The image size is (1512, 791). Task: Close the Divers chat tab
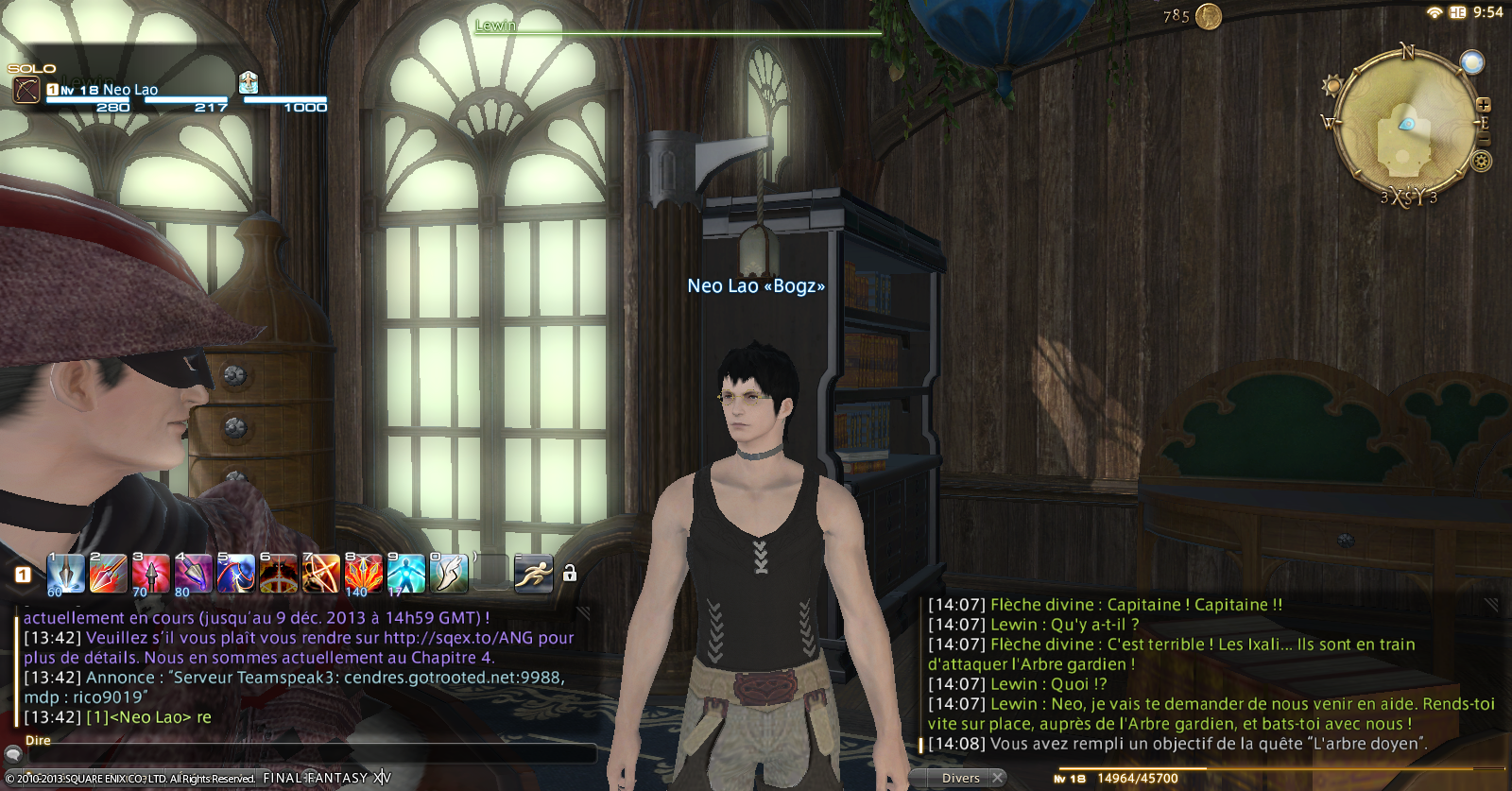coord(997,778)
